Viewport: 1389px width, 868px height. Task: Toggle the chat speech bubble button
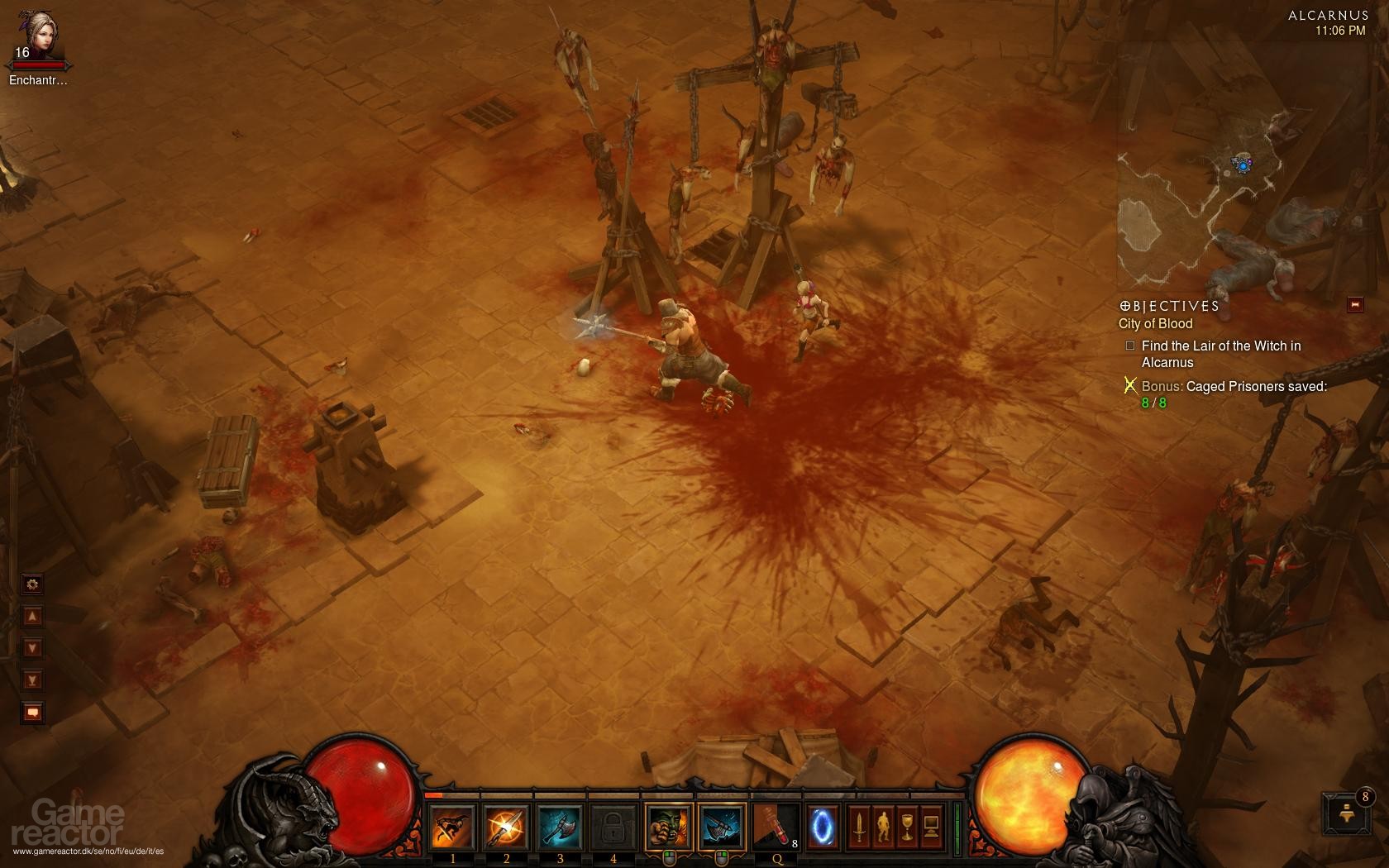click(x=32, y=712)
